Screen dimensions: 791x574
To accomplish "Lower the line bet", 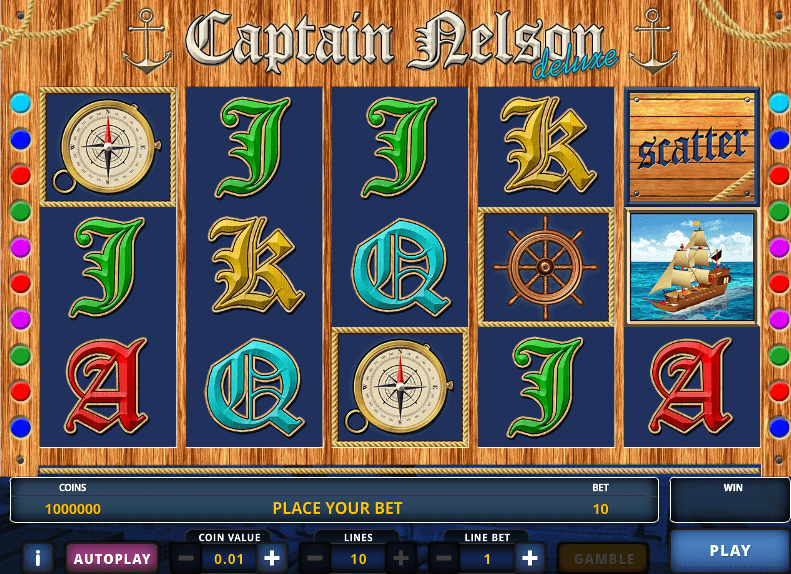I will tap(444, 558).
